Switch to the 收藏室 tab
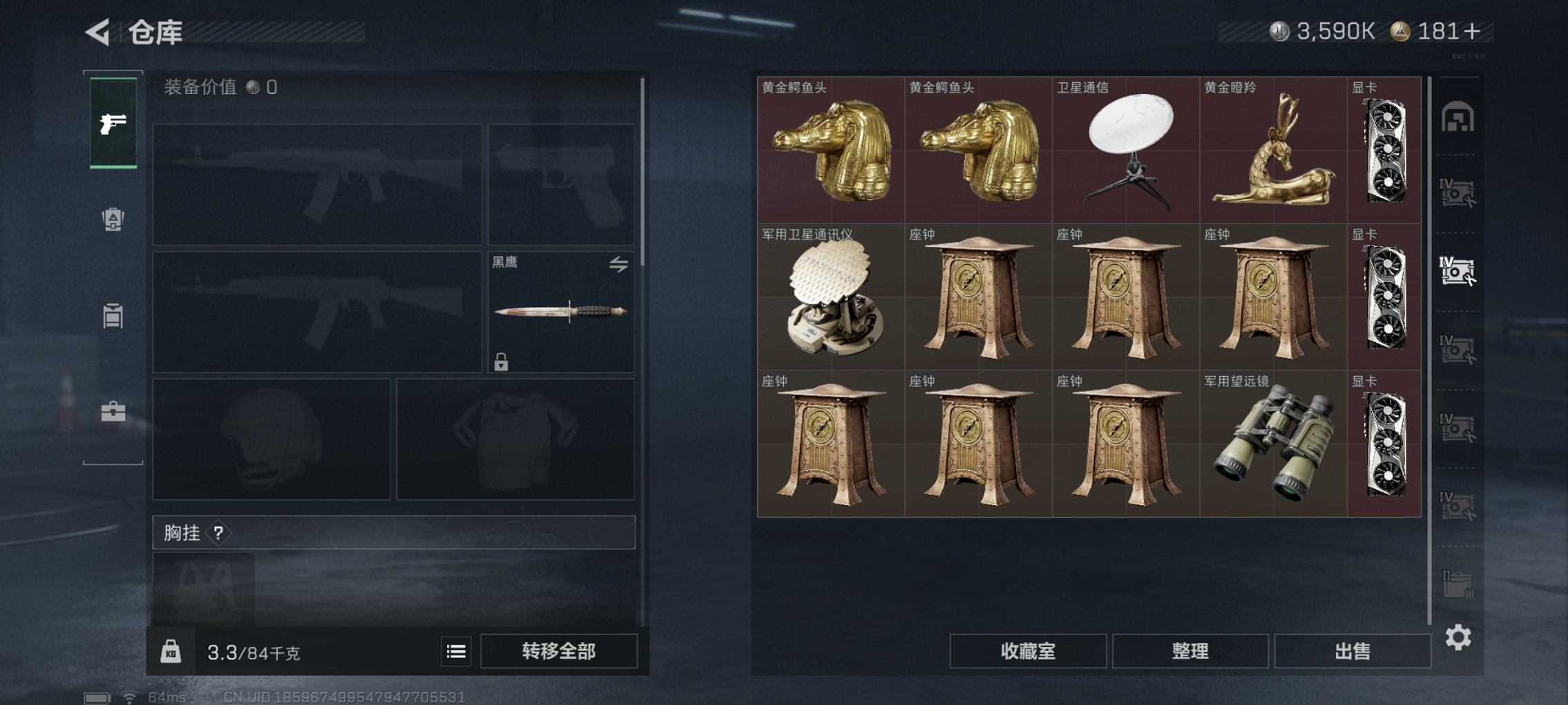The width and height of the screenshot is (1568, 705). point(1031,650)
